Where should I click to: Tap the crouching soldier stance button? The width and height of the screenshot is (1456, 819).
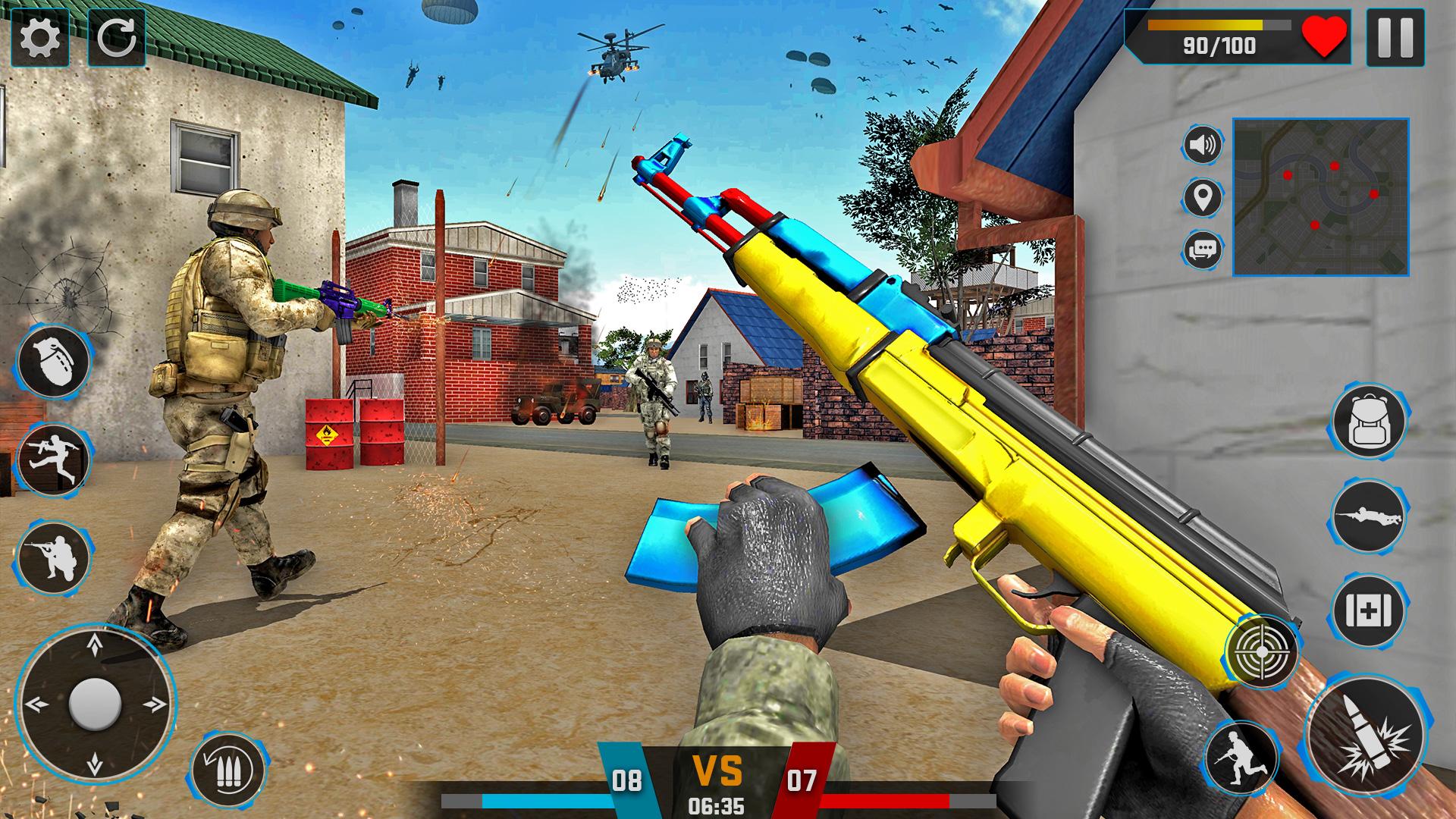54,558
